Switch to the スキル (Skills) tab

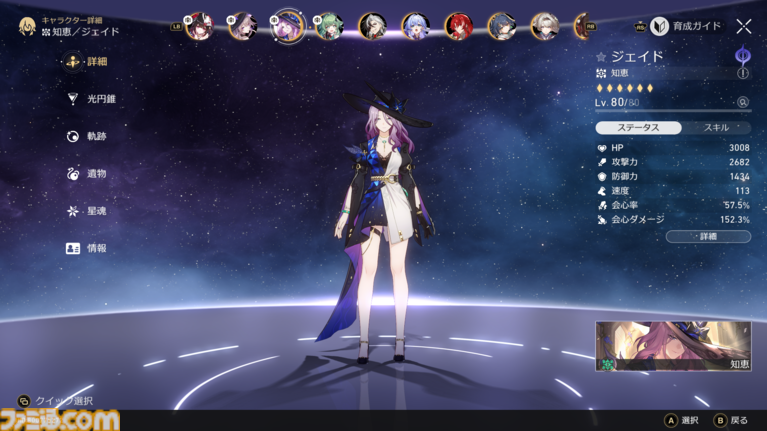[x=716, y=128]
